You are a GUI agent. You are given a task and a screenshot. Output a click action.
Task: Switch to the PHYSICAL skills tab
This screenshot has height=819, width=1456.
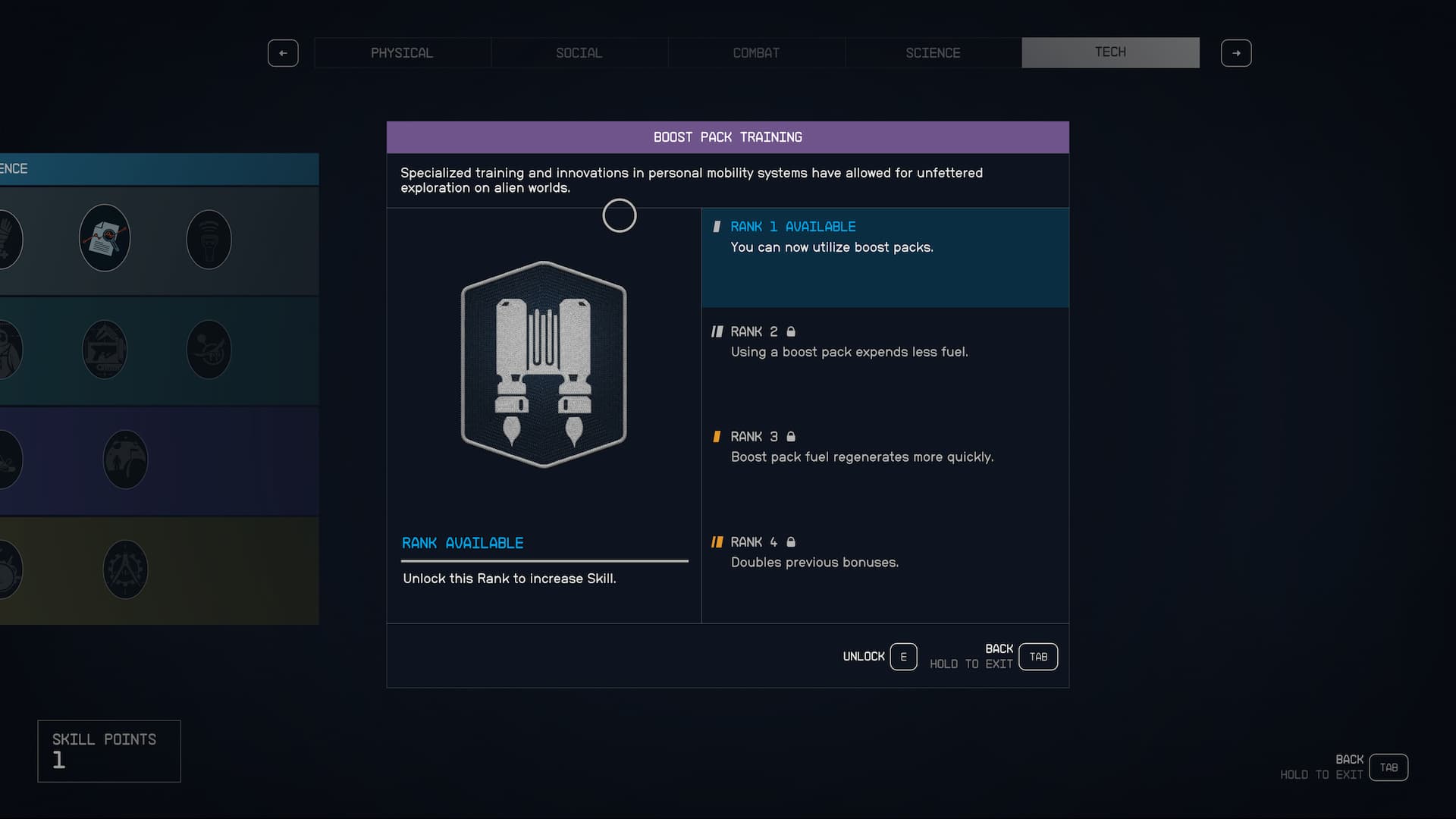coord(402,52)
